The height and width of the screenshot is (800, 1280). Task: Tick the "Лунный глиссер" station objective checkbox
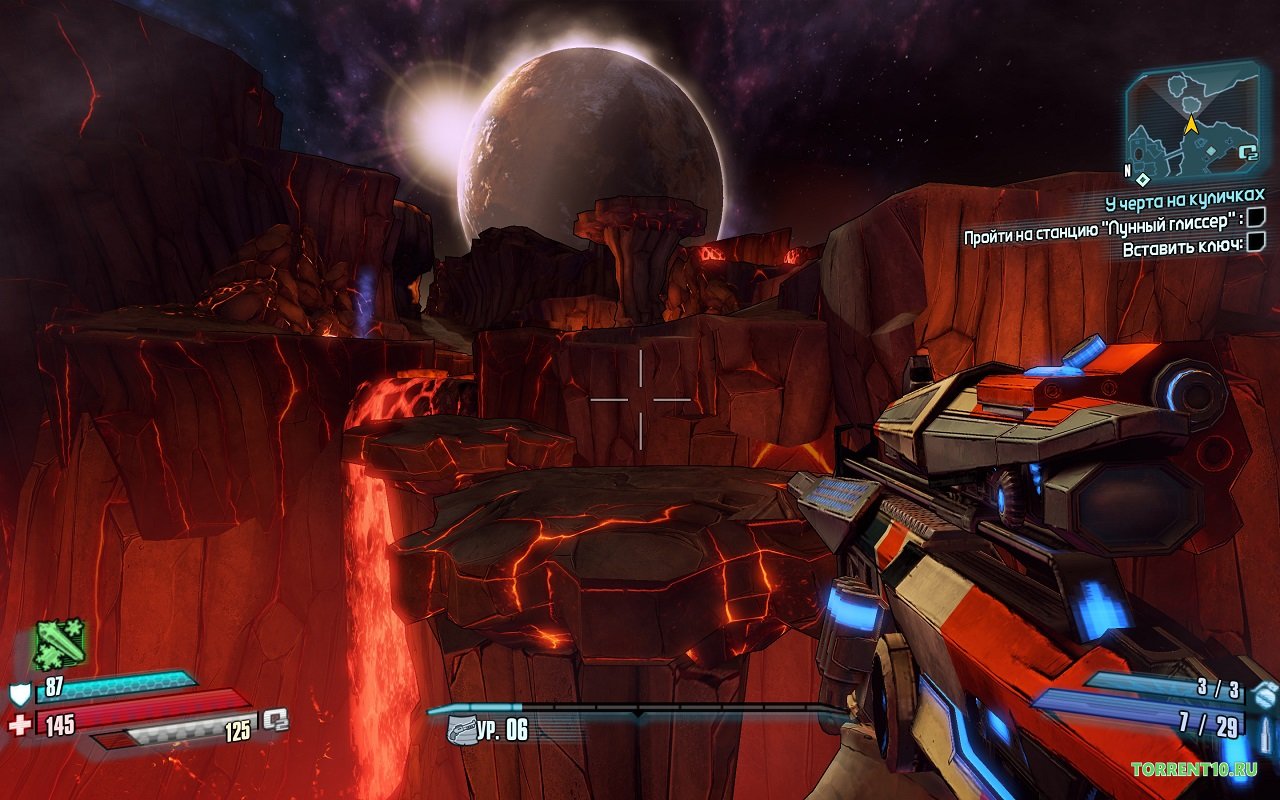[x=1257, y=217]
